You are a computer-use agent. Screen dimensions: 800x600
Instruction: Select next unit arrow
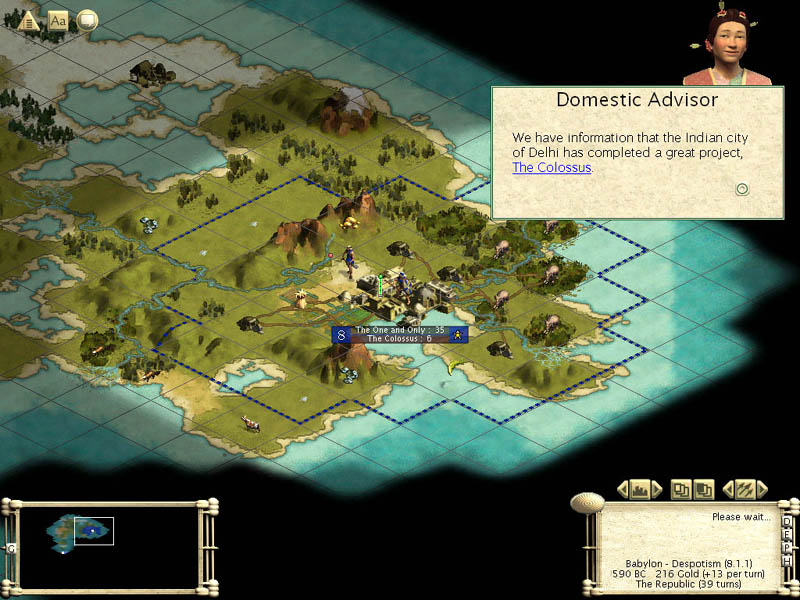762,489
